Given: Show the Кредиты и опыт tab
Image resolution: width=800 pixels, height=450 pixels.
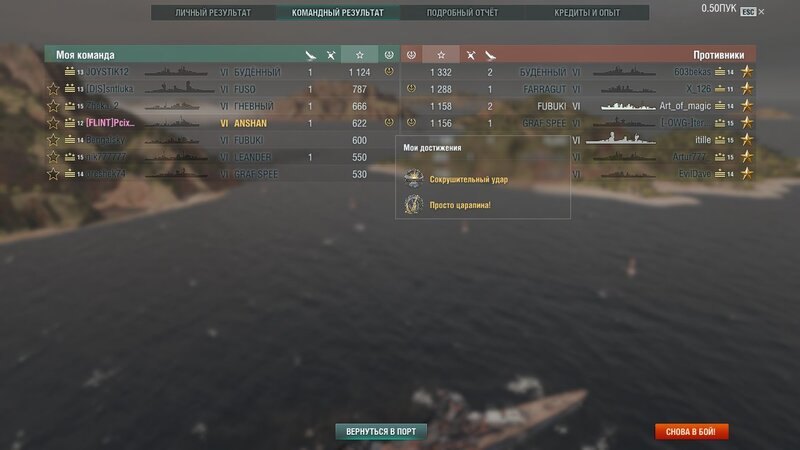Looking at the screenshot, I should pyautogui.click(x=587, y=13).
